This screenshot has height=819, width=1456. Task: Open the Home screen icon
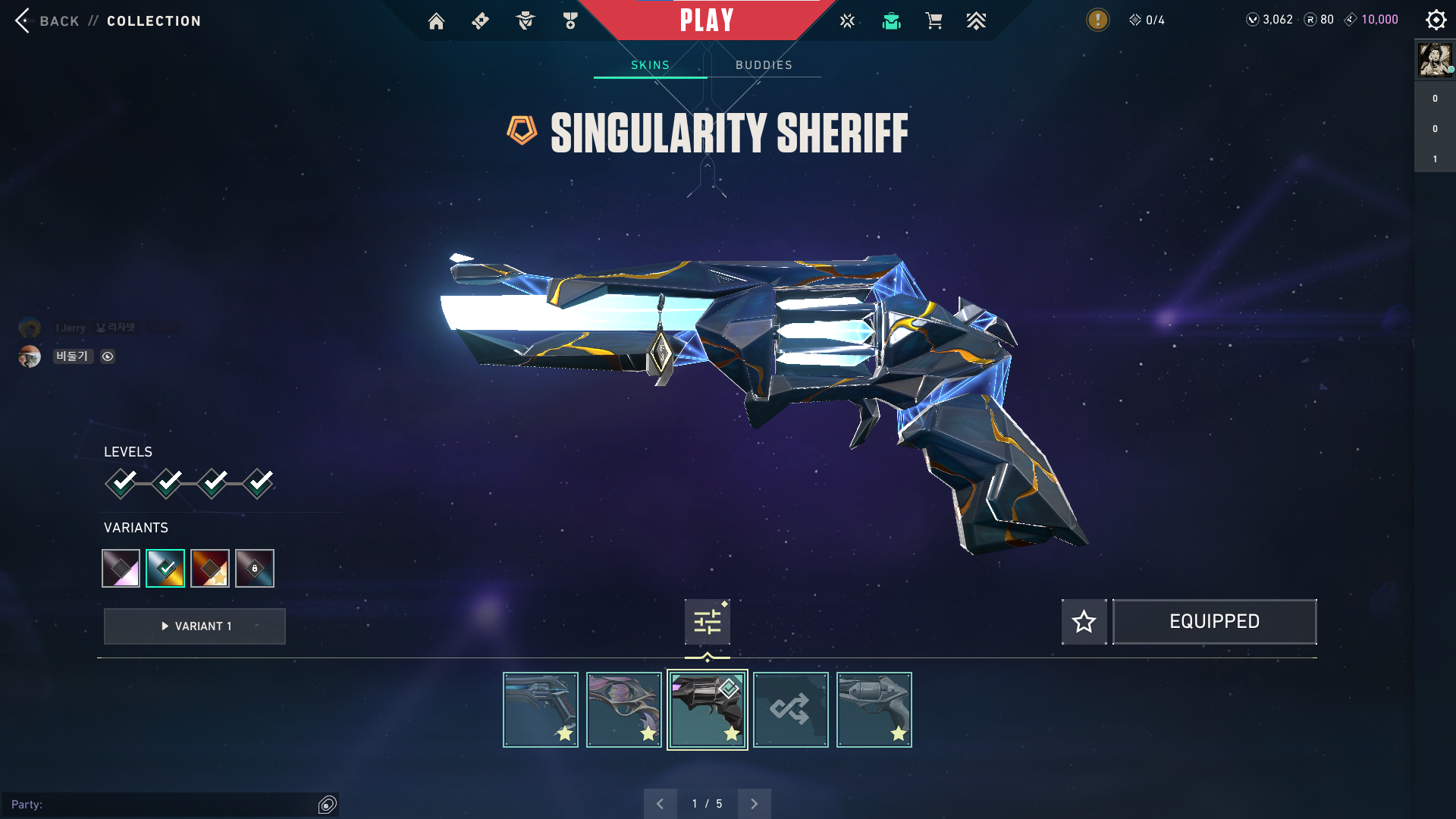coord(436,20)
